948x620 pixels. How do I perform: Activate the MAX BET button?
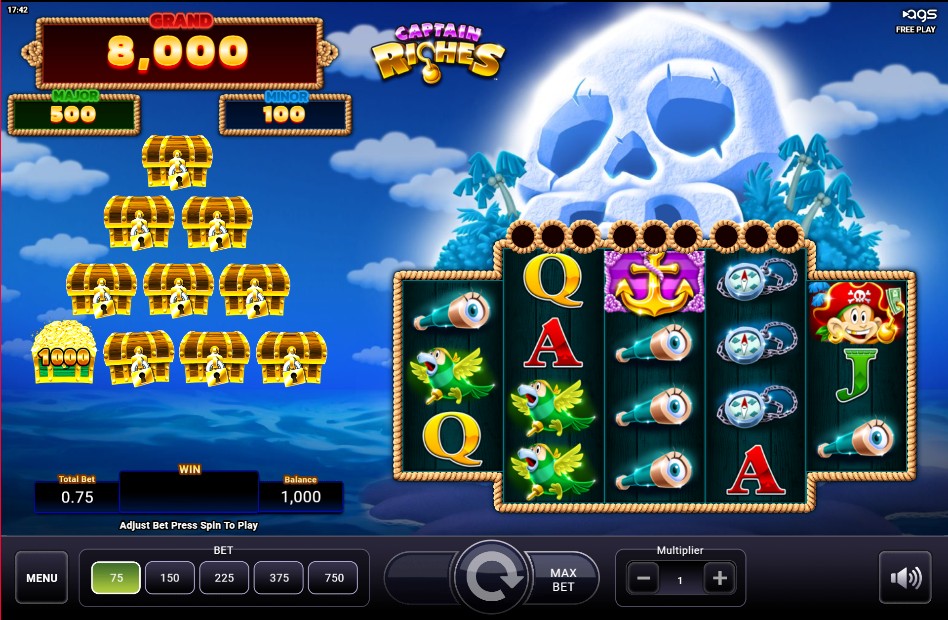point(564,579)
